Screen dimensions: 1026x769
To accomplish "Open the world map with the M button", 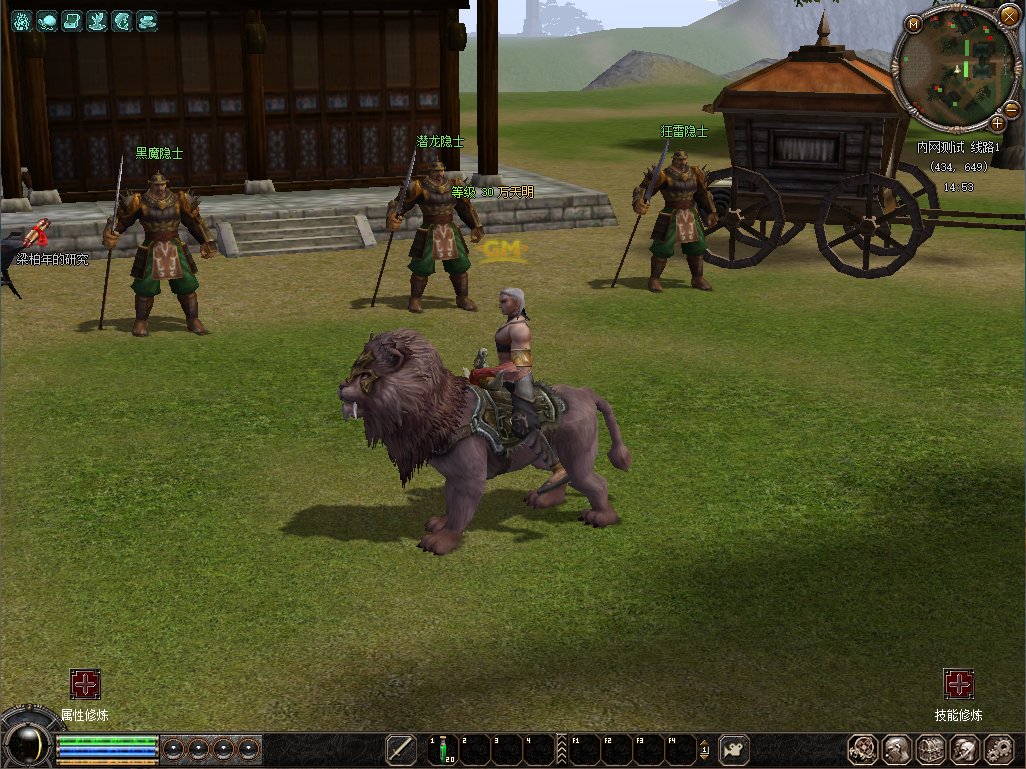I will pyautogui.click(x=914, y=23).
